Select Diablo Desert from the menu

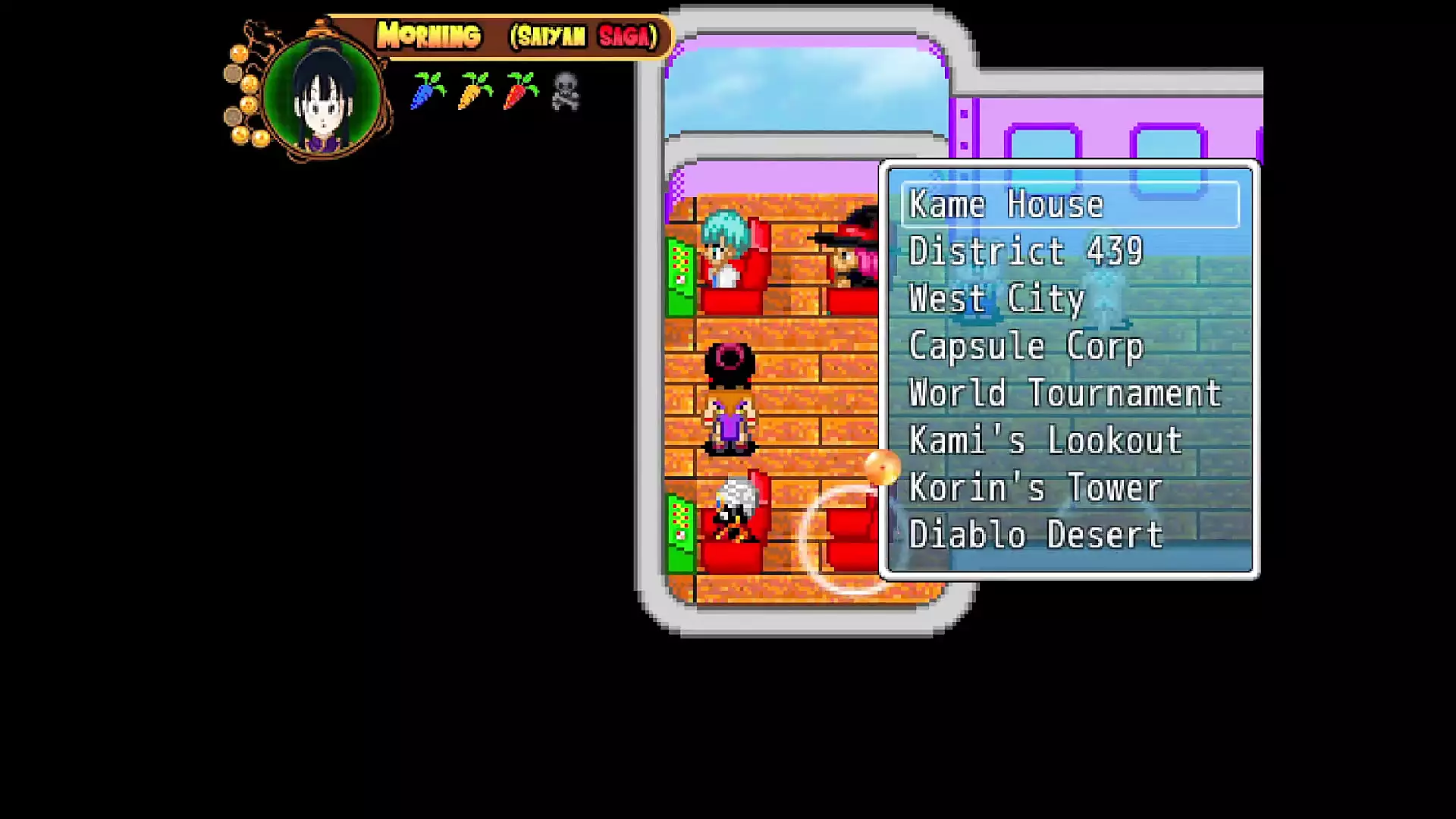(1035, 535)
